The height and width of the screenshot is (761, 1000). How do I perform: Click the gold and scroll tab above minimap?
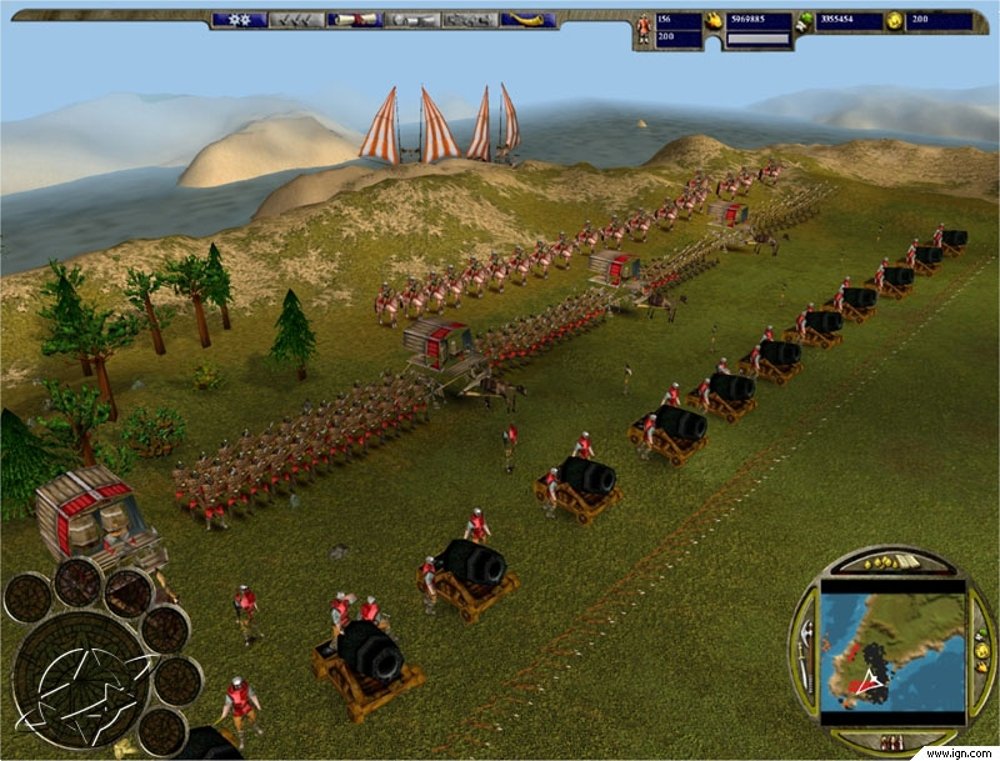[x=892, y=564]
